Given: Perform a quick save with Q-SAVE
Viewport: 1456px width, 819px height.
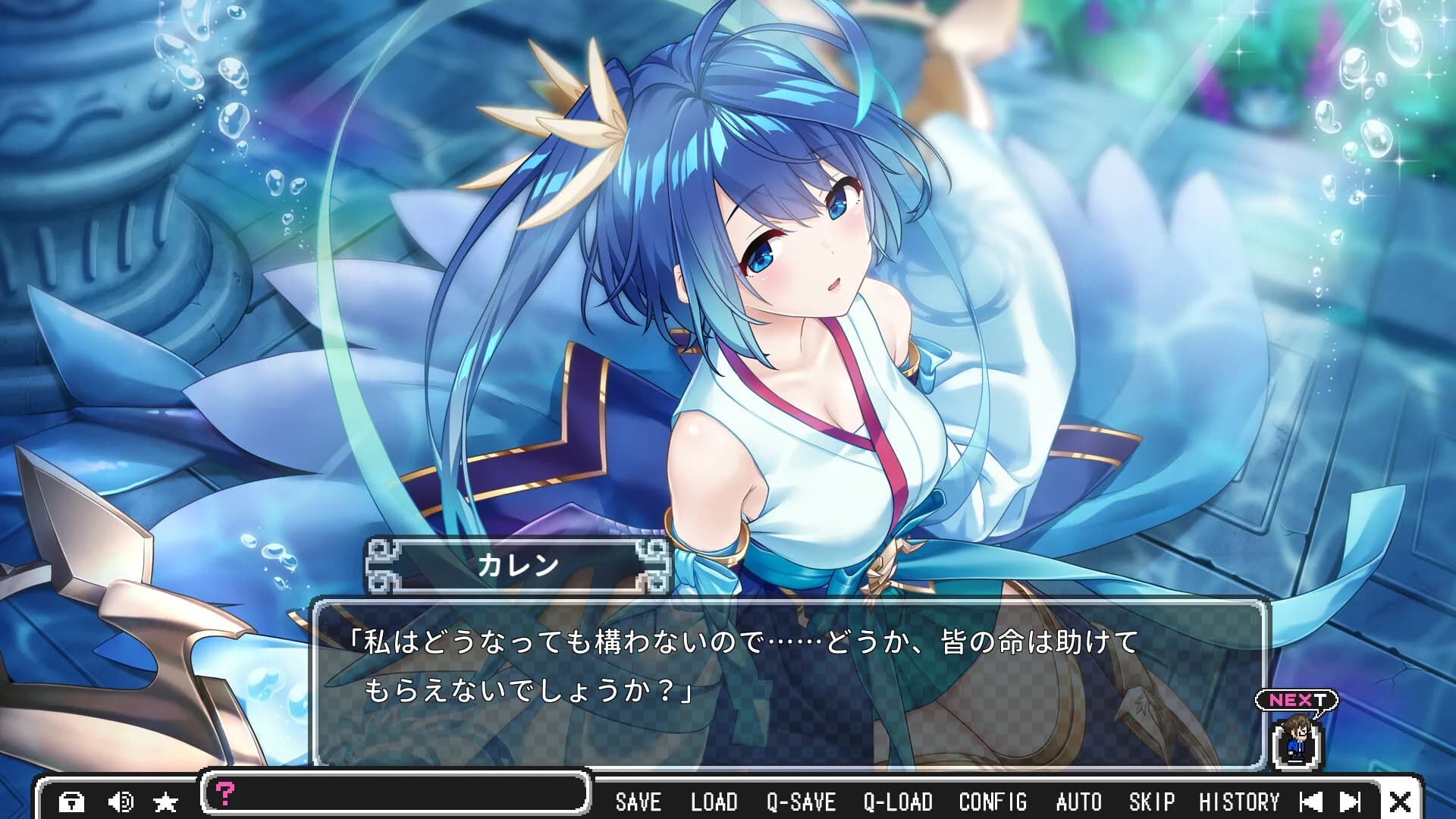Looking at the screenshot, I should point(801,802).
